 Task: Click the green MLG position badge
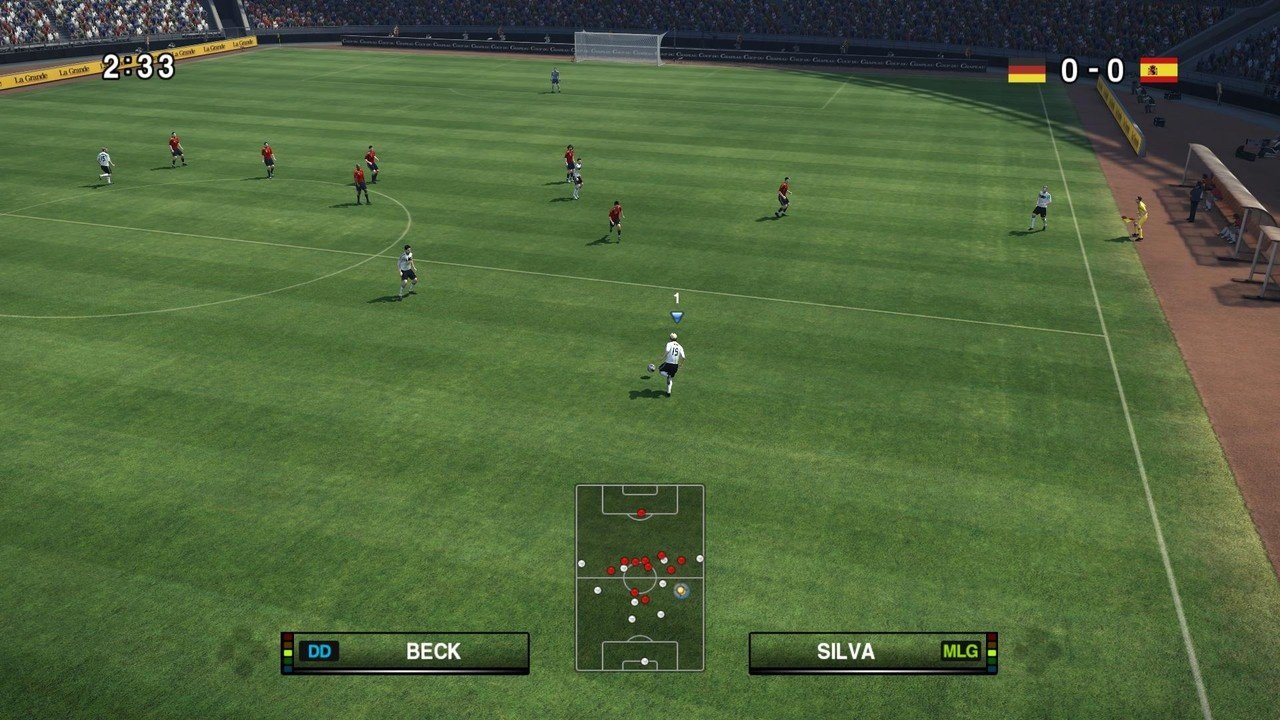(x=960, y=652)
